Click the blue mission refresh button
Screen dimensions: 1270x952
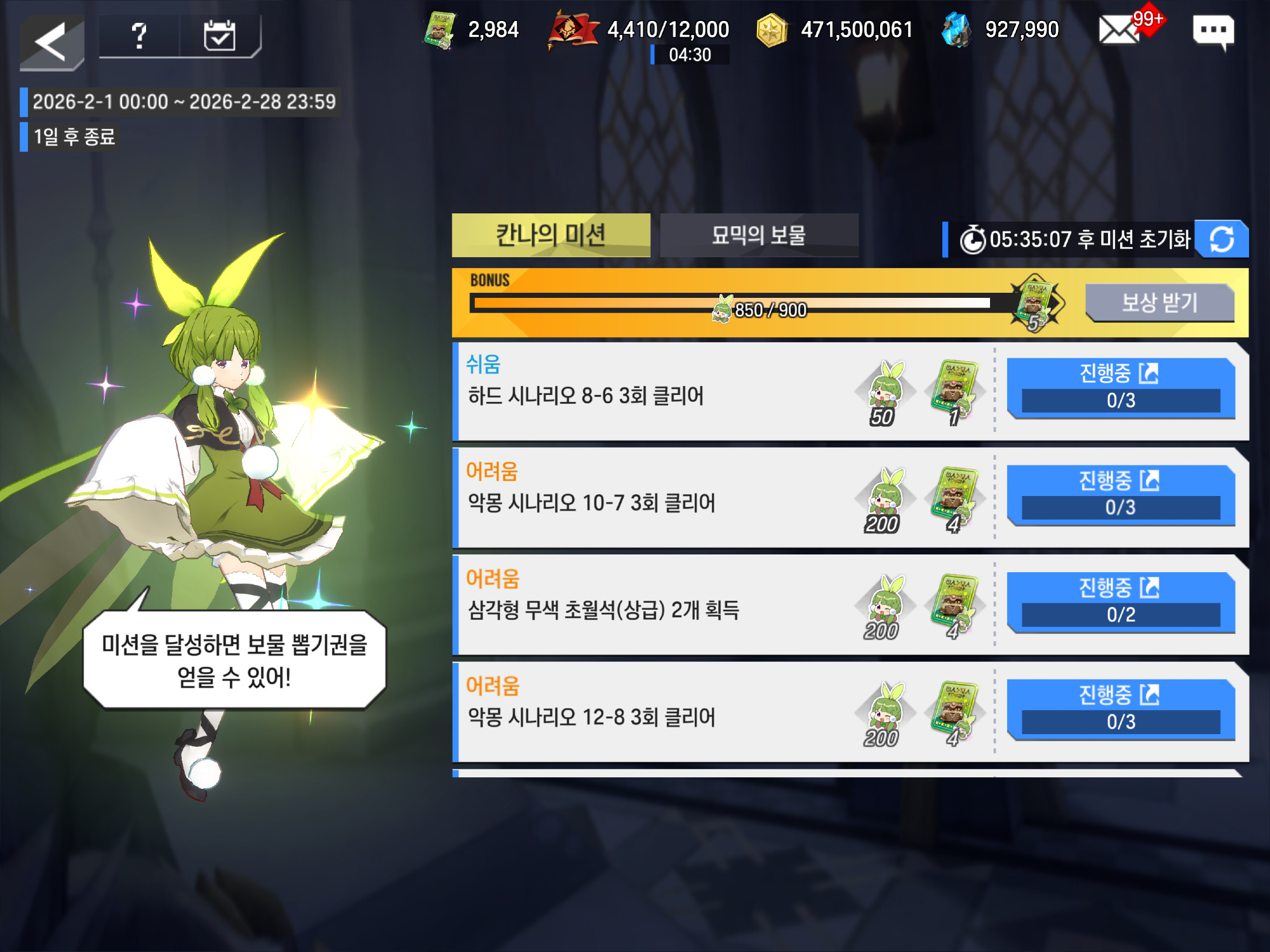pyautogui.click(x=1221, y=239)
